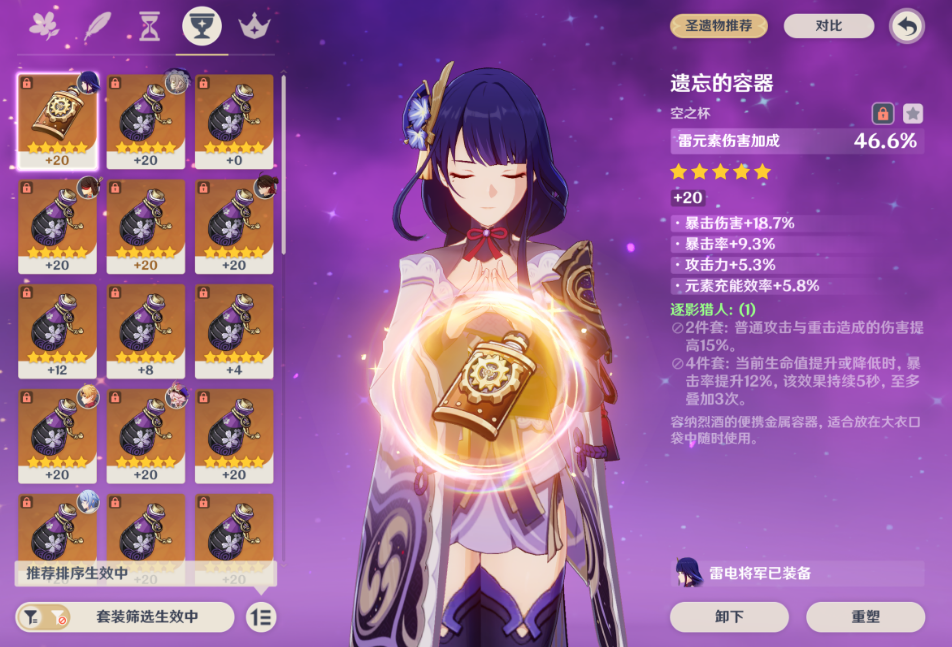Select the +12 goblet artifact
This screenshot has width=952, height=647.
click(x=57, y=330)
